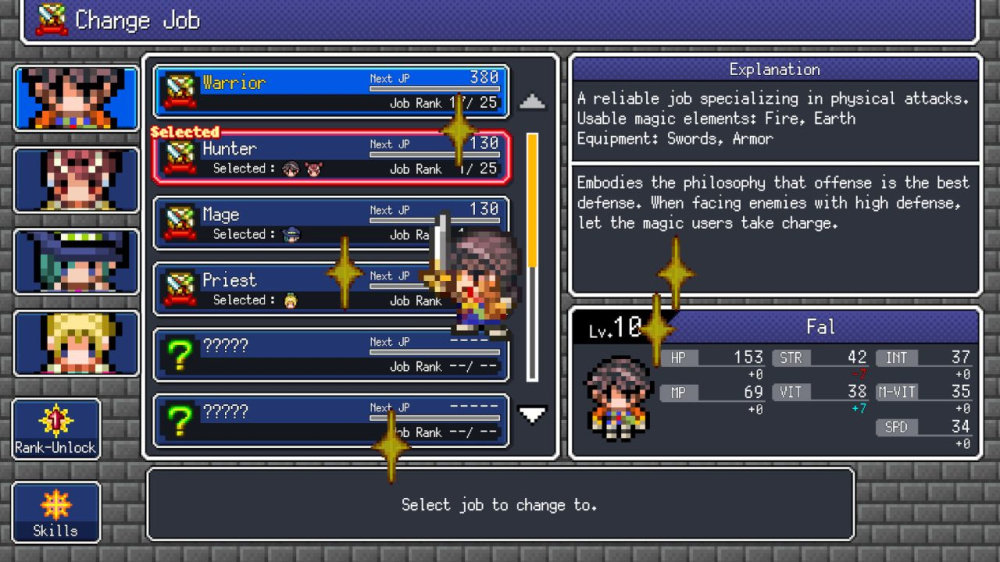Pick the blonde character portrait
The width and height of the screenshot is (1000, 562).
[76, 343]
